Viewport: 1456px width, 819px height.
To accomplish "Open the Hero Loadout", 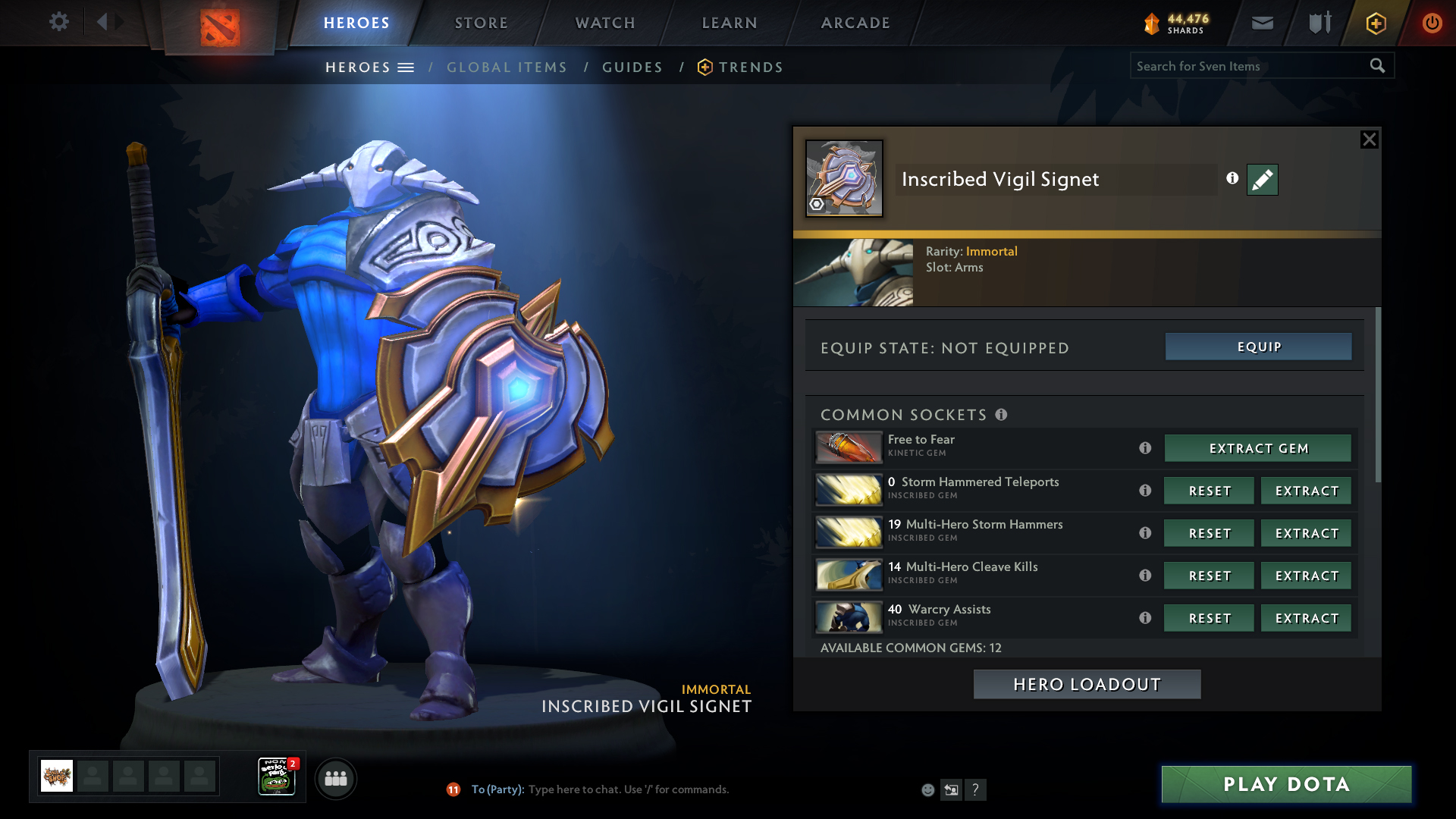I will point(1087,685).
